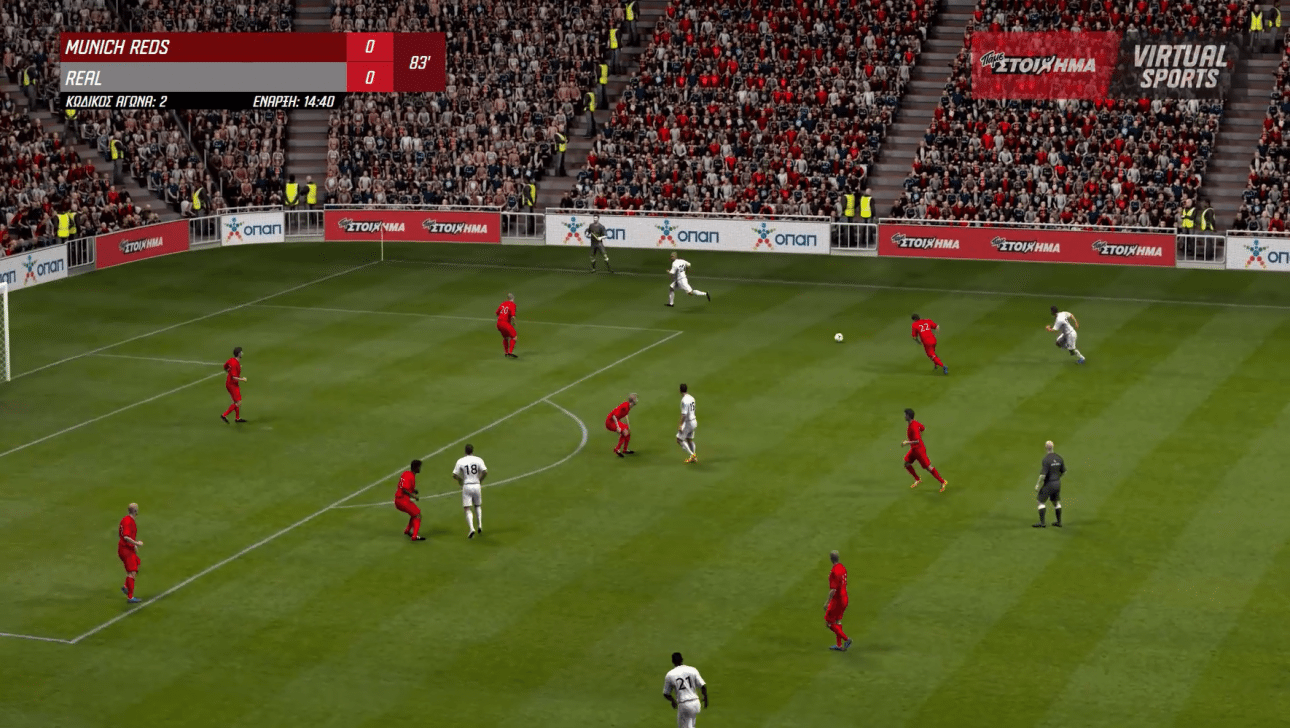Select Real player number 18
Viewport: 1290px width, 728px height.
coord(470,480)
